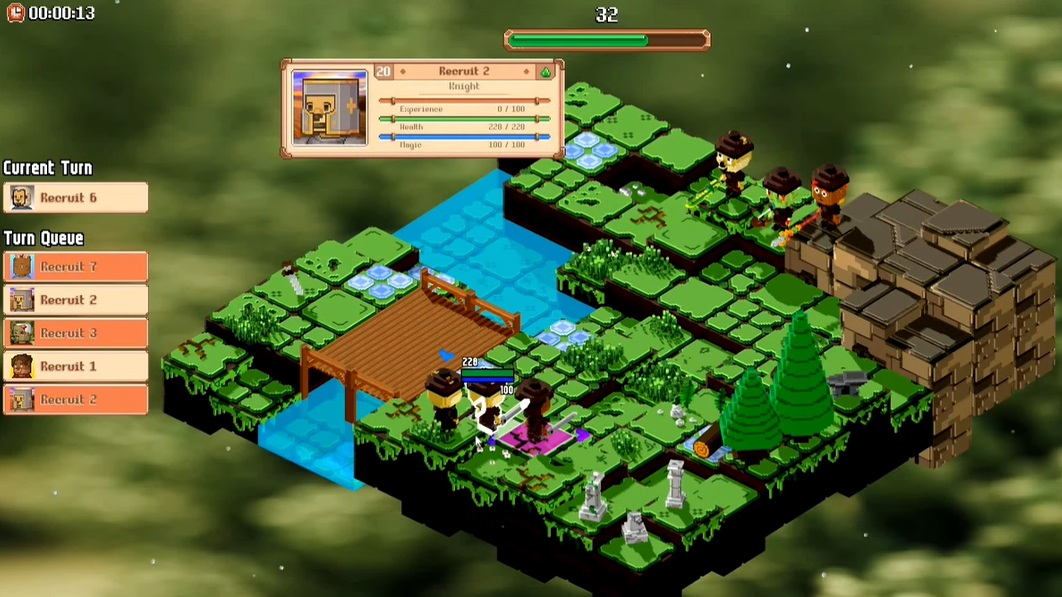Click the green leaf element icon
Viewport: 1062px width, 597px height.
point(545,72)
